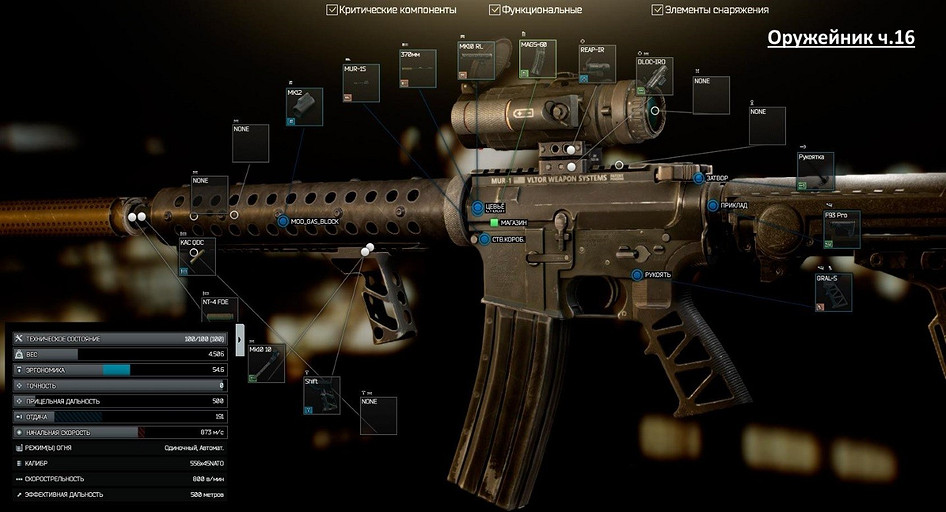The height and width of the screenshot is (512, 946).
Task: Open the REAP-IR scope slot
Action: click(597, 63)
